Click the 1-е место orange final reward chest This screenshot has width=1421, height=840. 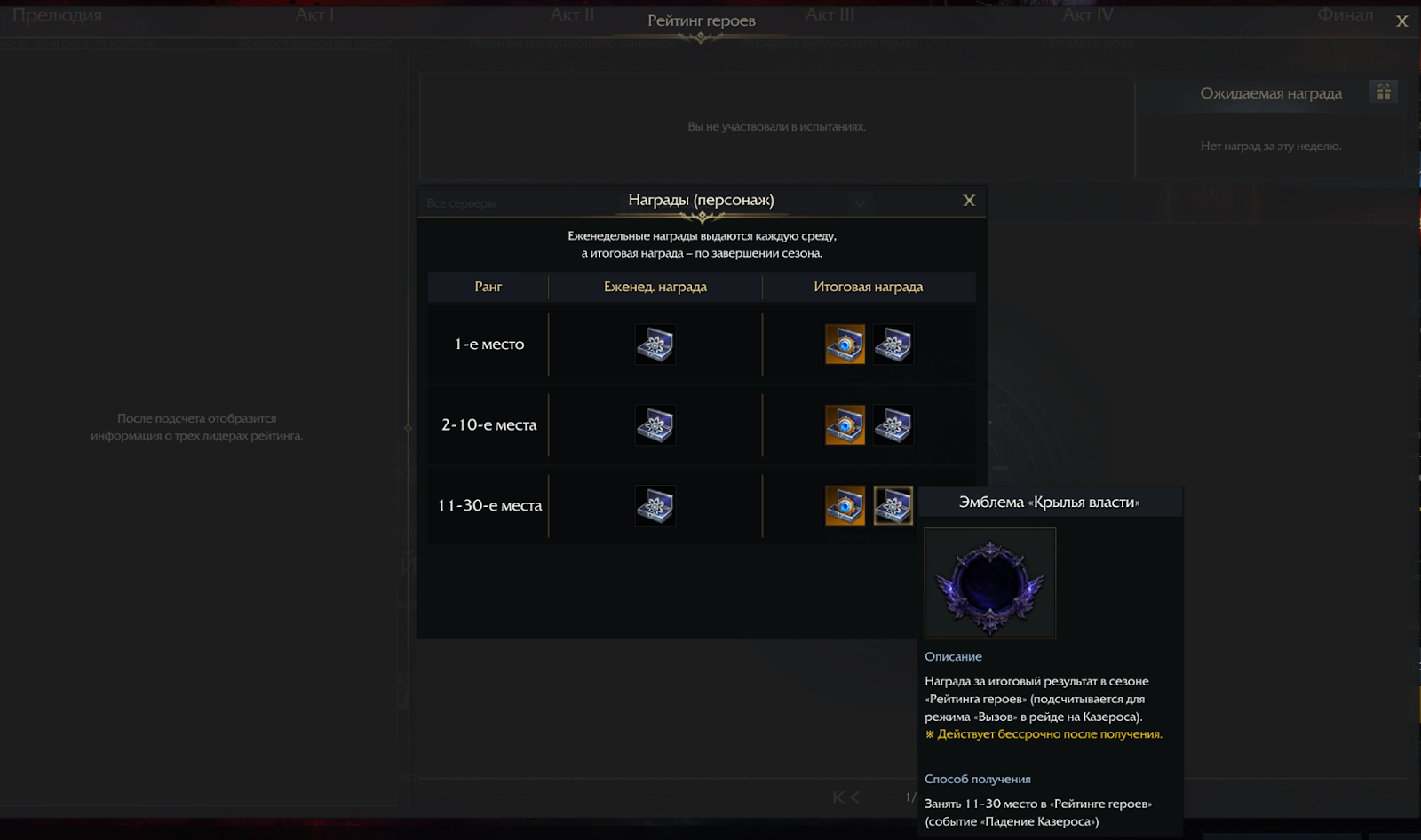pyautogui.click(x=845, y=345)
